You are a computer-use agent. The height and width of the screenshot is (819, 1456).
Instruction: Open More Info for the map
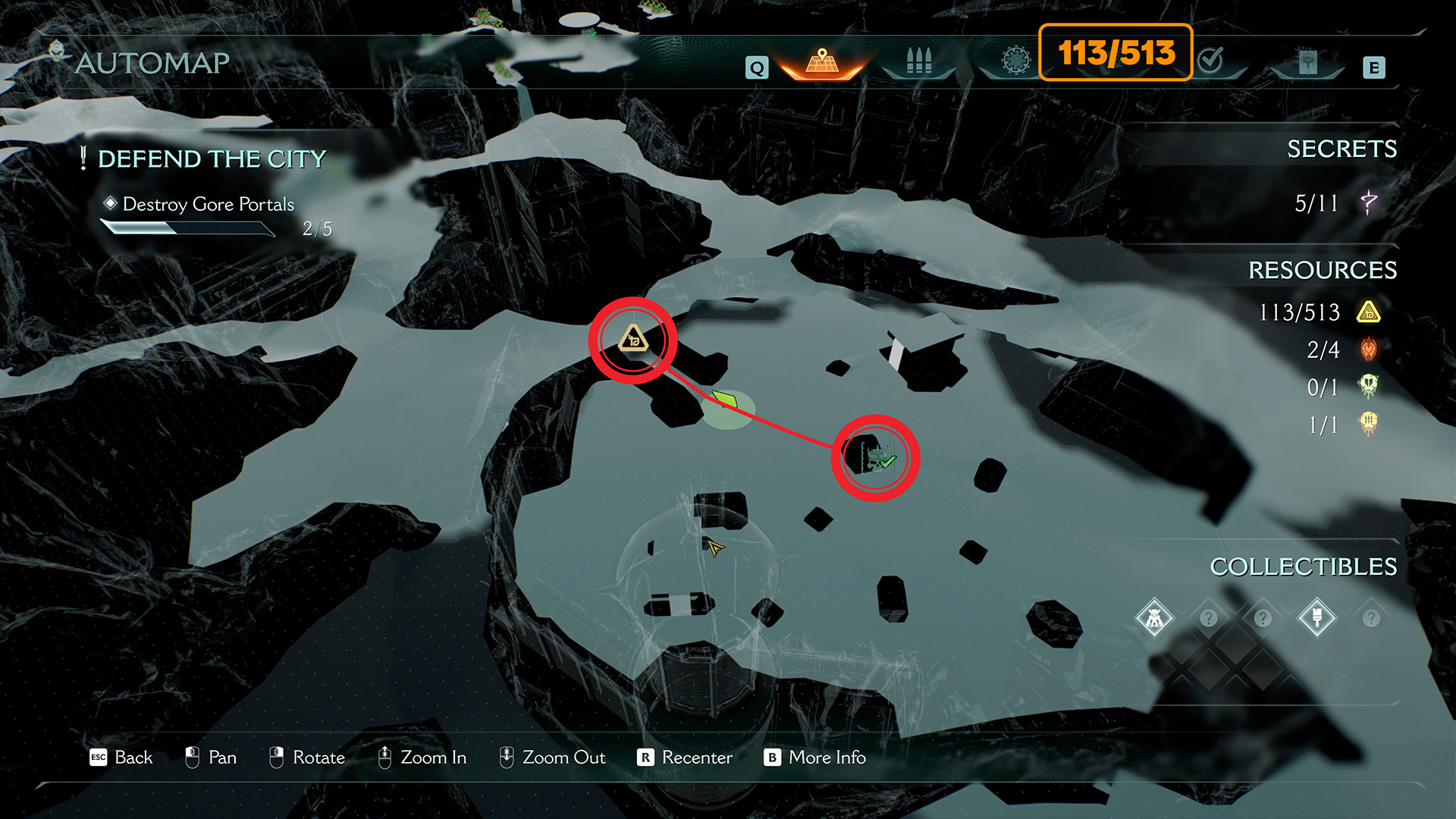click(814, 758)
